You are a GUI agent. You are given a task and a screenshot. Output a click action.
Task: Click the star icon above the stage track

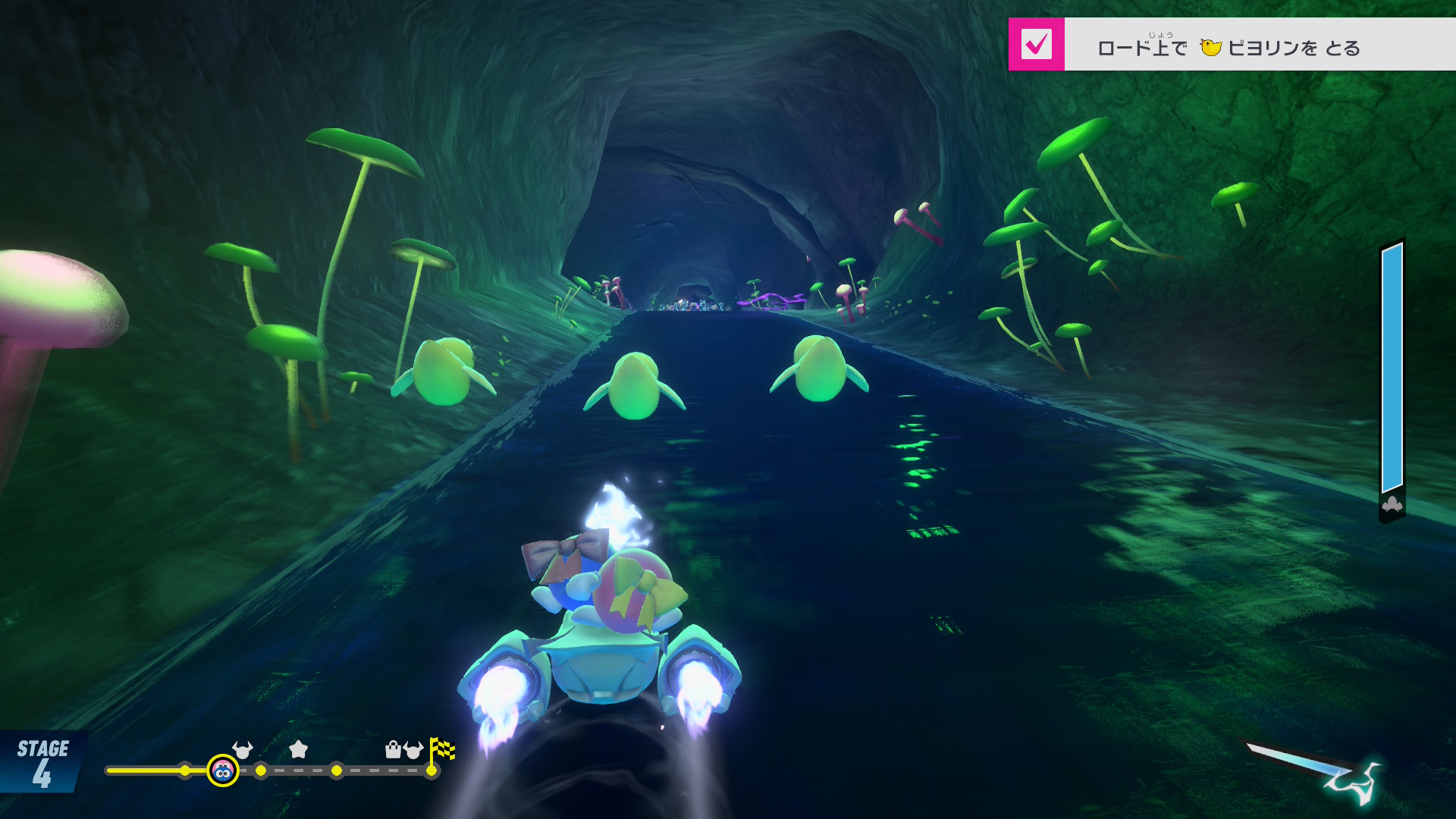click(x=299, y=750)
